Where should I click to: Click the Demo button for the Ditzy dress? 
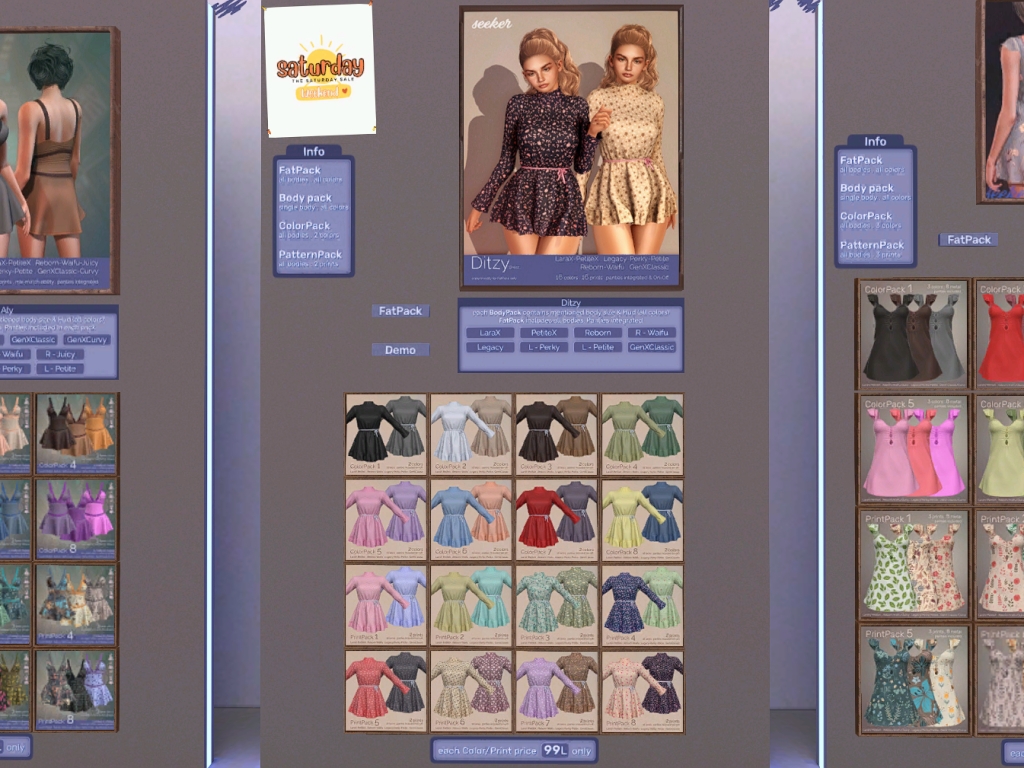pyautogui.click(x=400, y=350)
